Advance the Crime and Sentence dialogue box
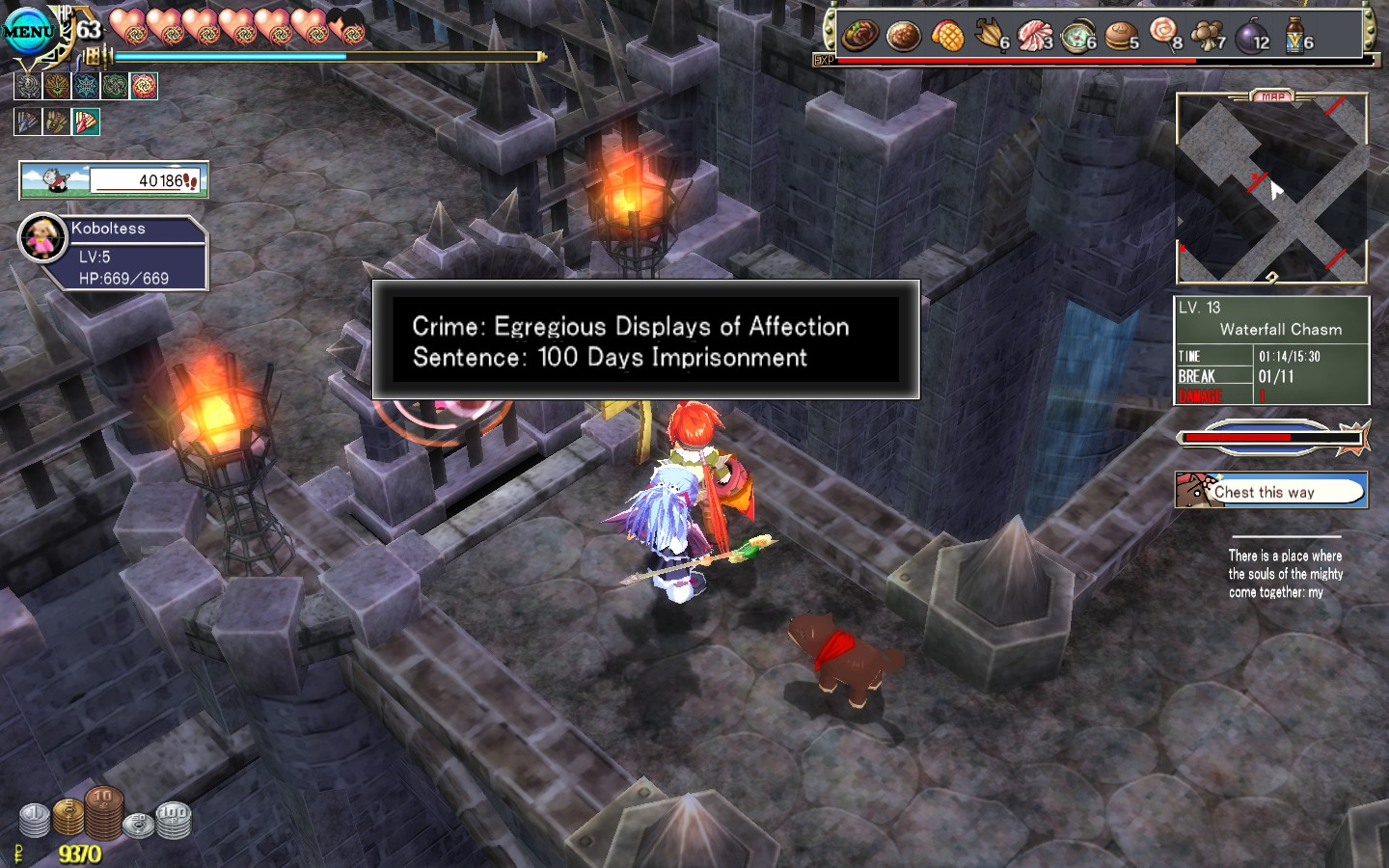The height and width of the screenshot is (868, 1389). click(645, 340)
